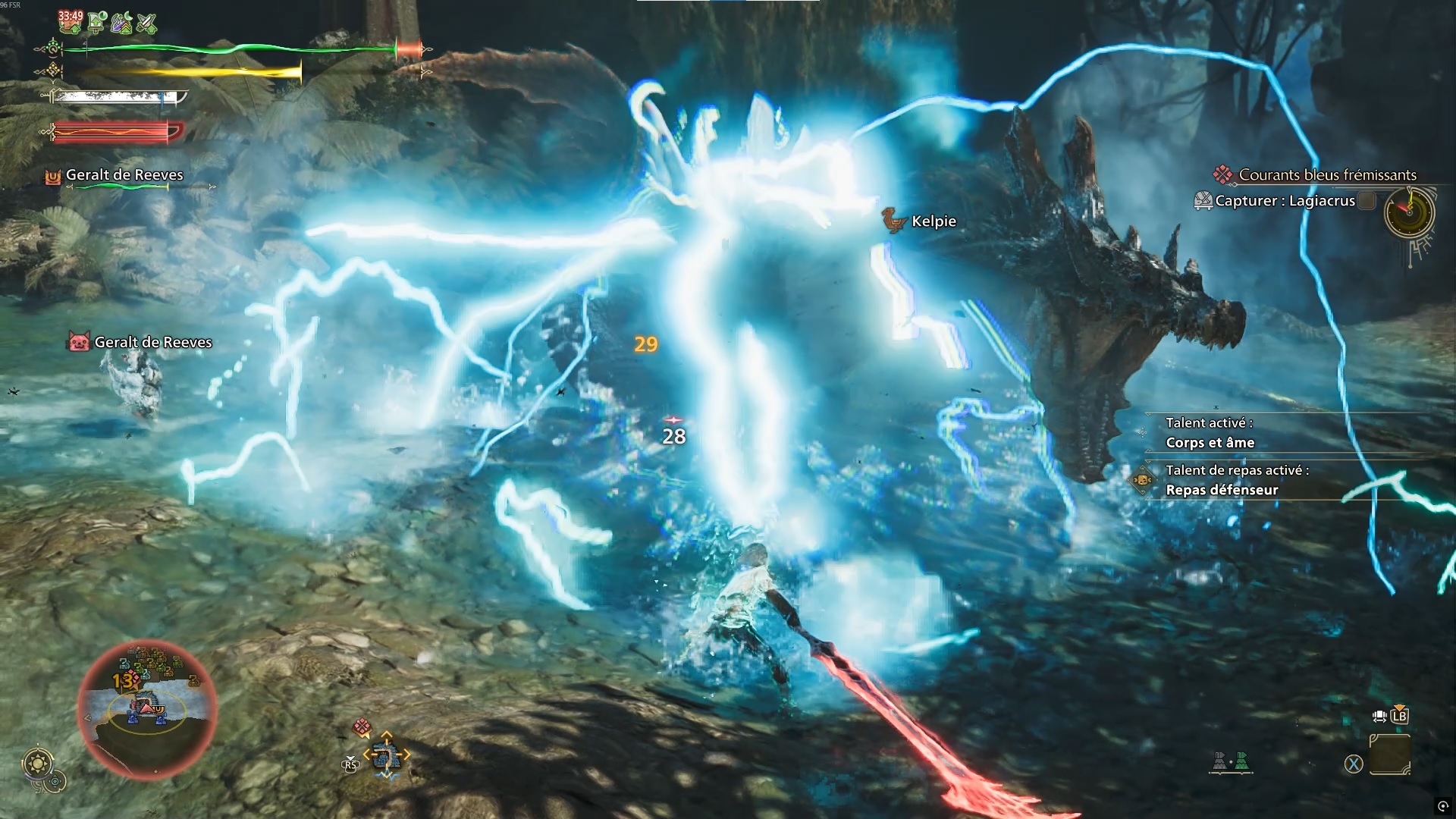Expand the target selector with the up arrow
Image resolution: width=1456 pixels, height=819 pixels.
click(388, 733)
